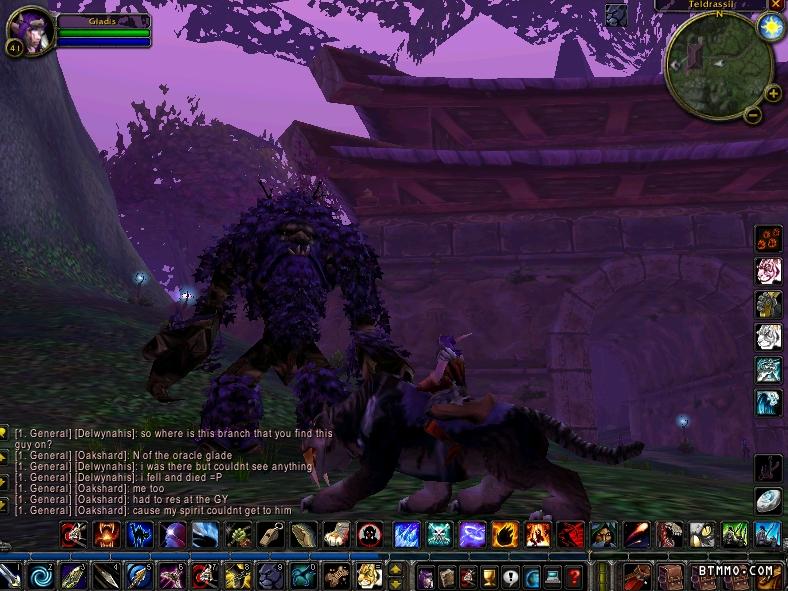Viewport: 788px width, 591px height.
Task: Open the gold chalice quest log button
Action: tap(489, 576)
